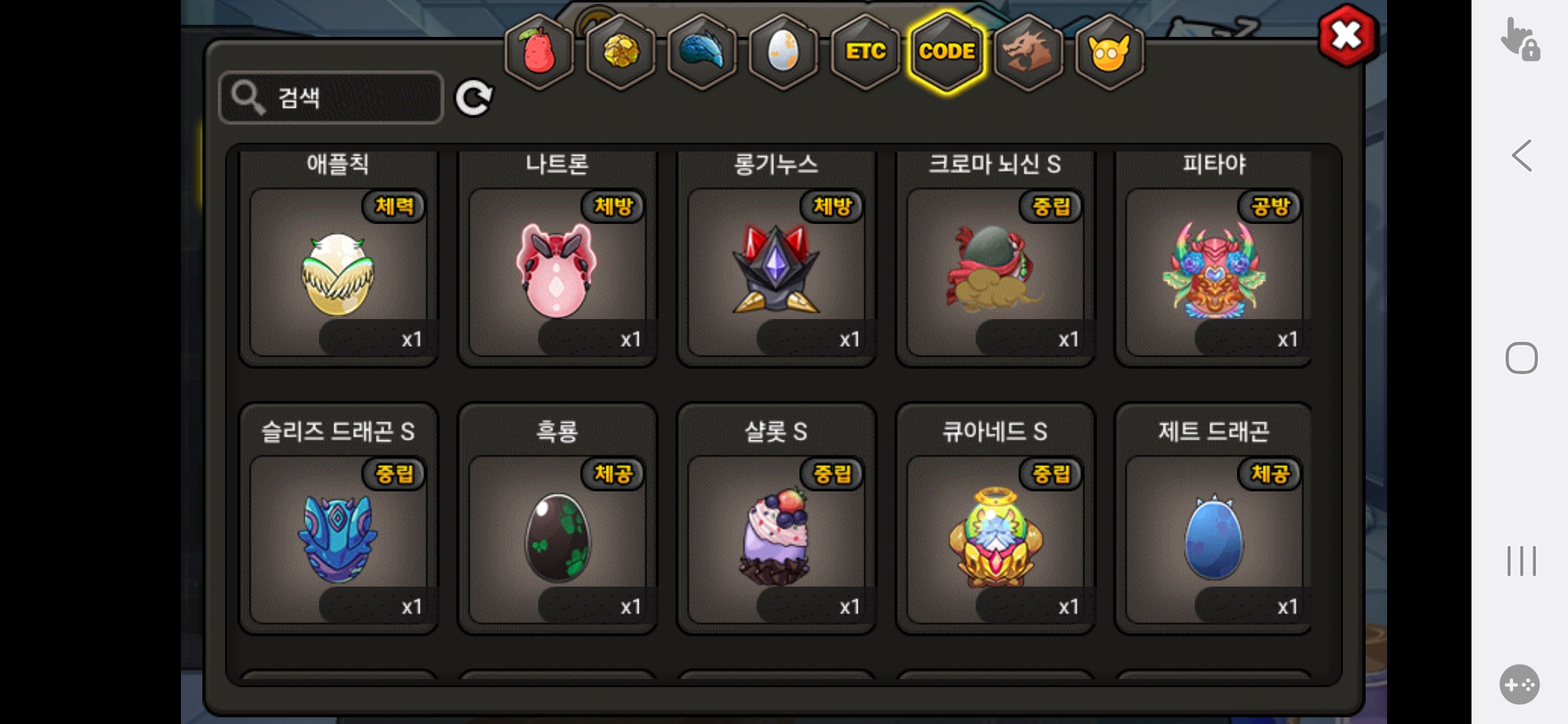Image resolution: width=1568 pixels, height=724 pixels.
Task: Choose the 샬롯 S cupcake egg
Action: (776, 539)
